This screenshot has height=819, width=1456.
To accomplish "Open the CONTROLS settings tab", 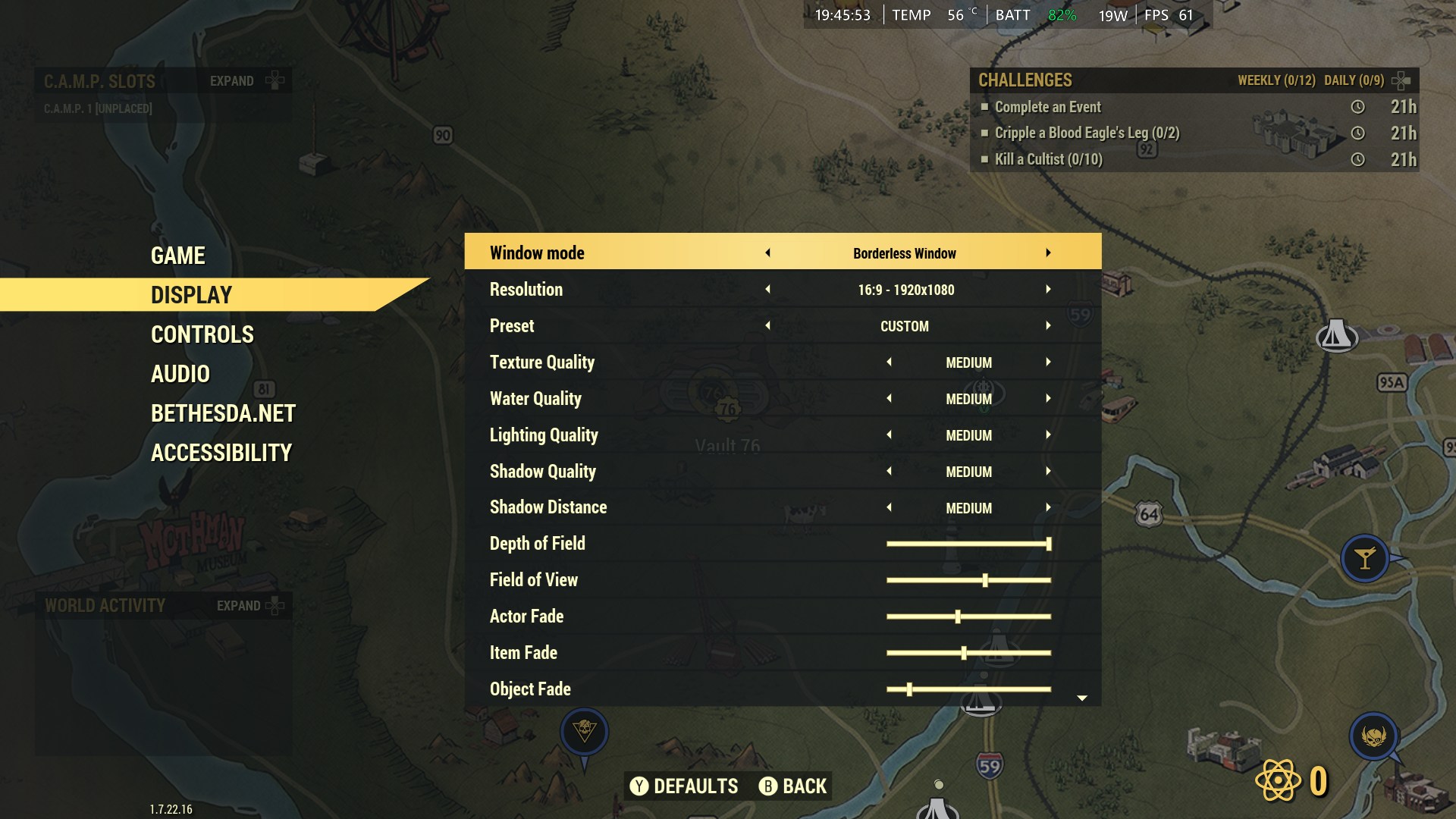I will coord(202,334).
